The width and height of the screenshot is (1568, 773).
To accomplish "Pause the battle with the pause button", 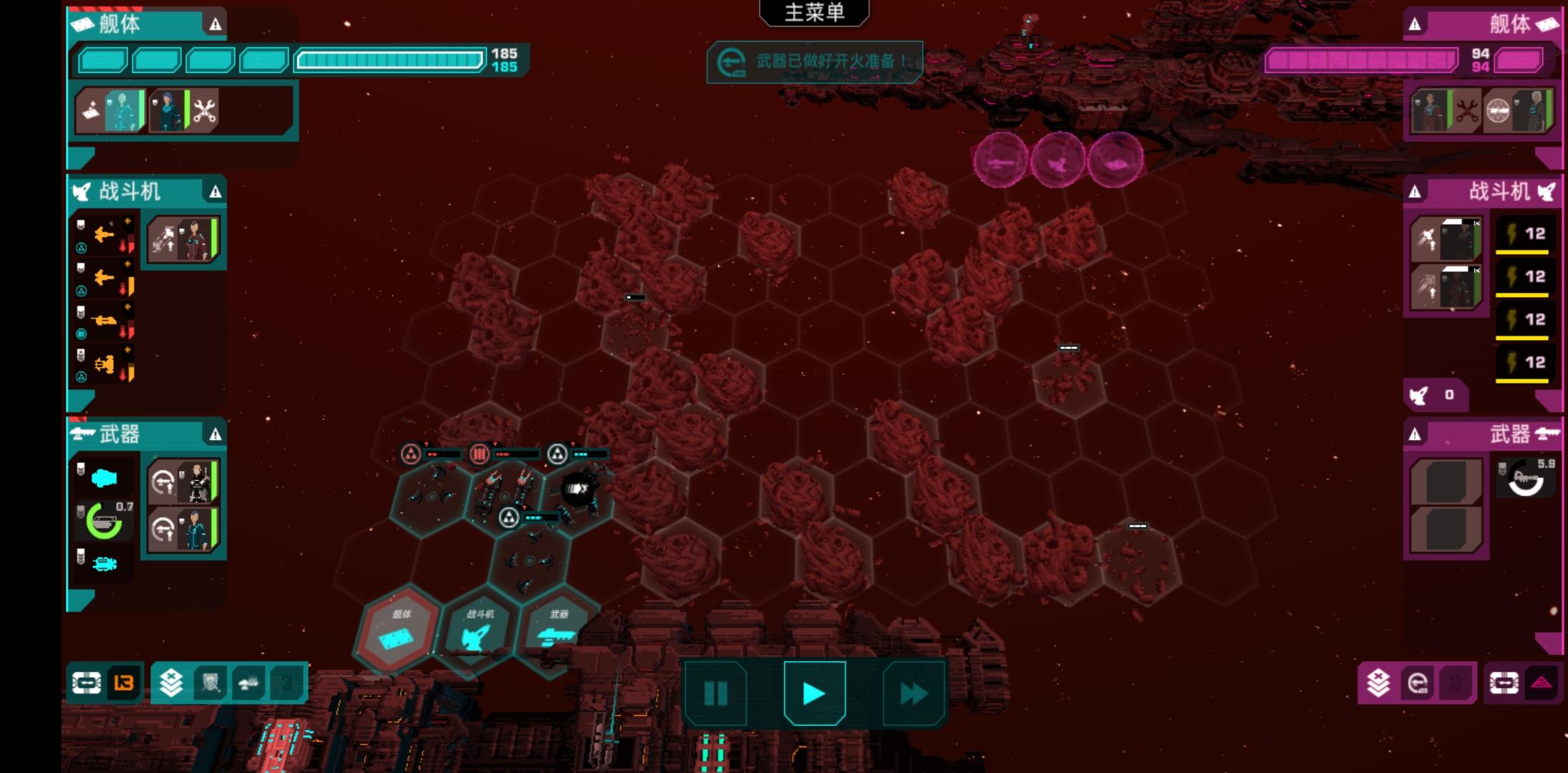I will click(x=715, y=693).
